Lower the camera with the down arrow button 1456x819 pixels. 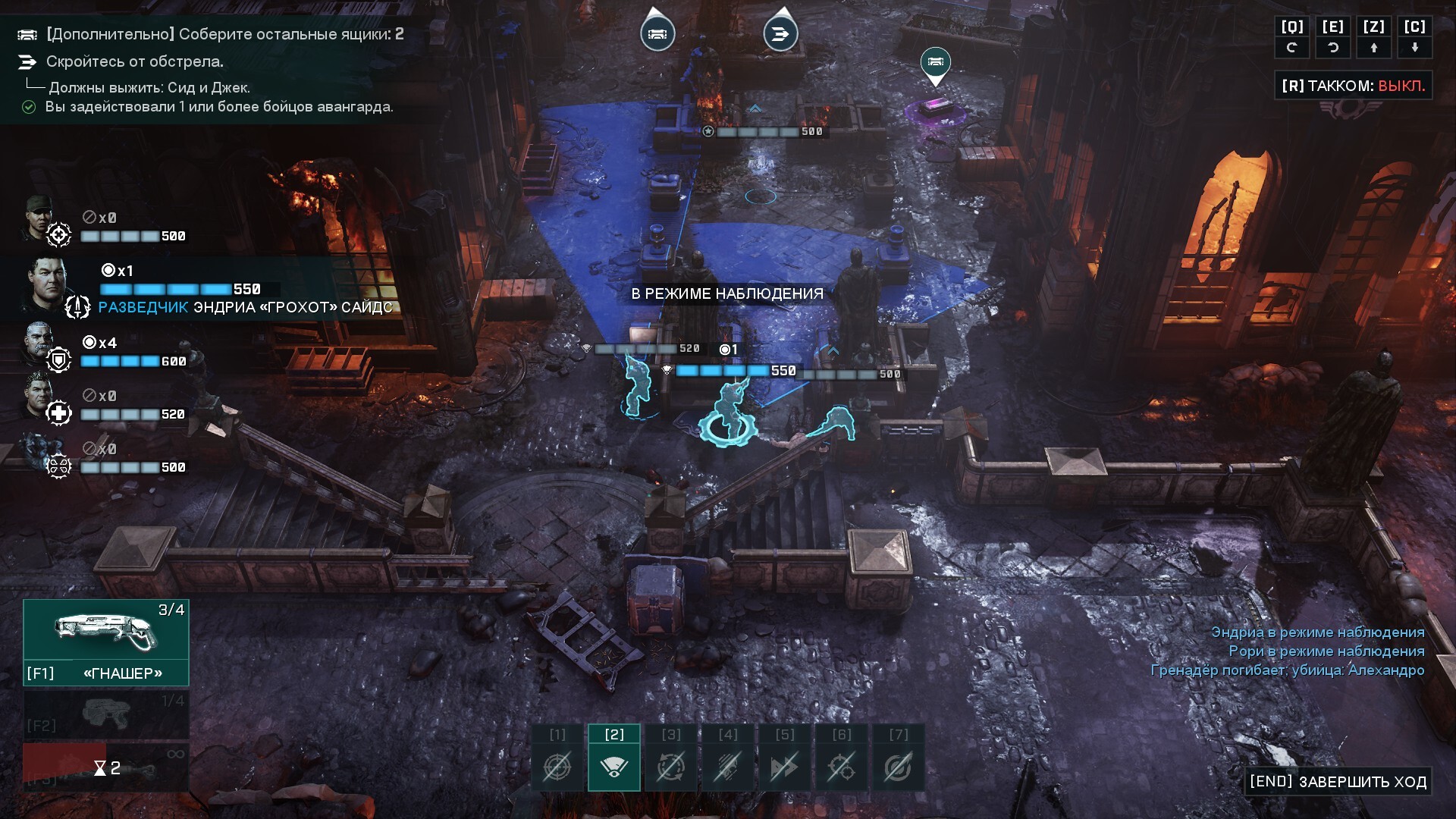[x=1414, y=47]
